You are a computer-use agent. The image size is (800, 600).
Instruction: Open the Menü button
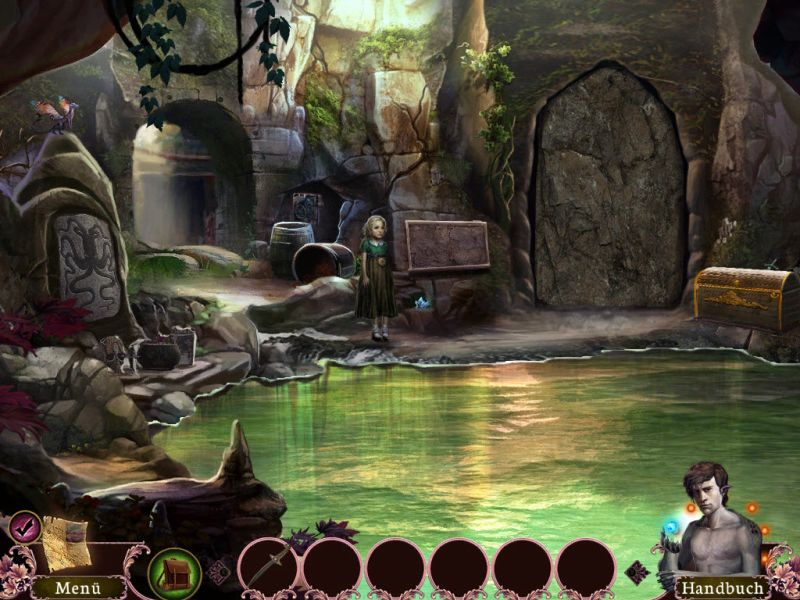(x=77, y=588)
